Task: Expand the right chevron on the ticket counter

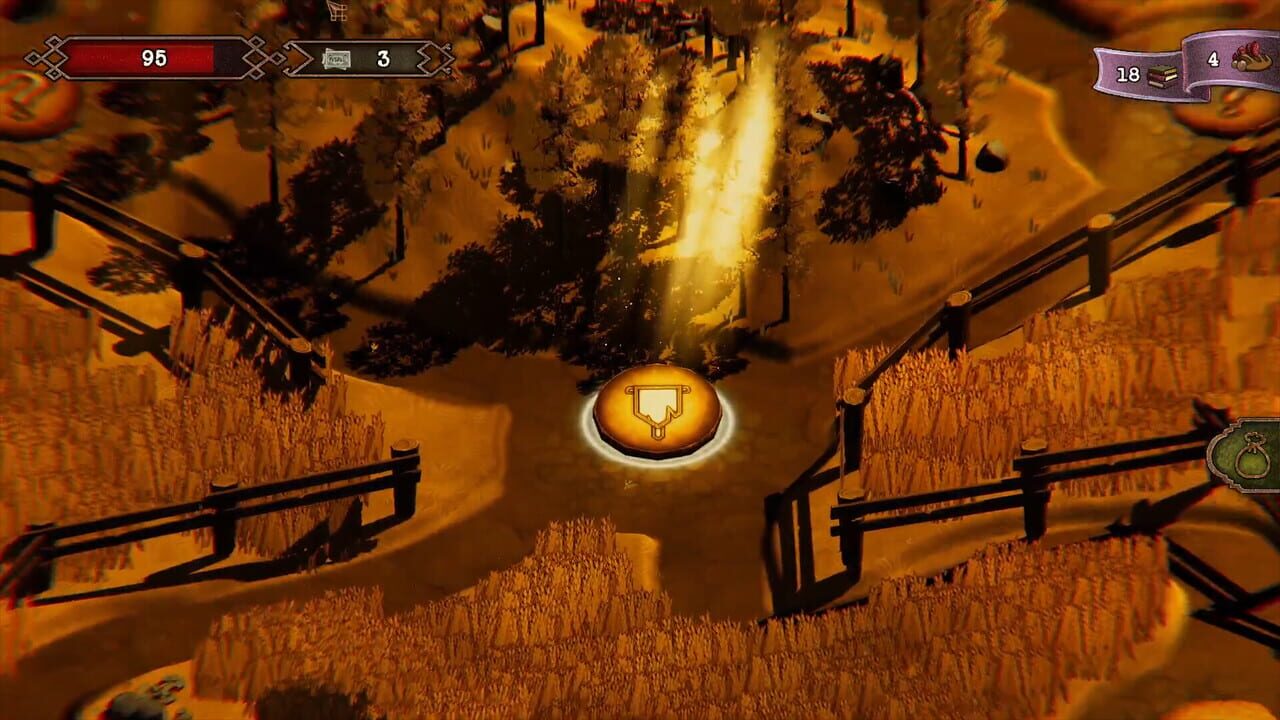Action: (427, 60)
